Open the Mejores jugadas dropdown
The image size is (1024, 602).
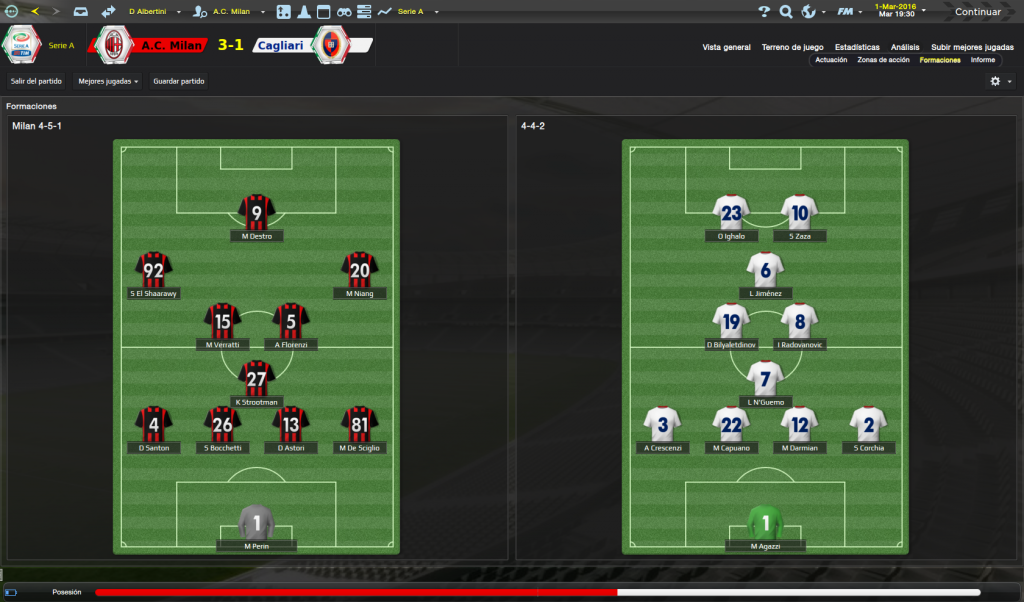pyautogui.click(x=108, y=81)
